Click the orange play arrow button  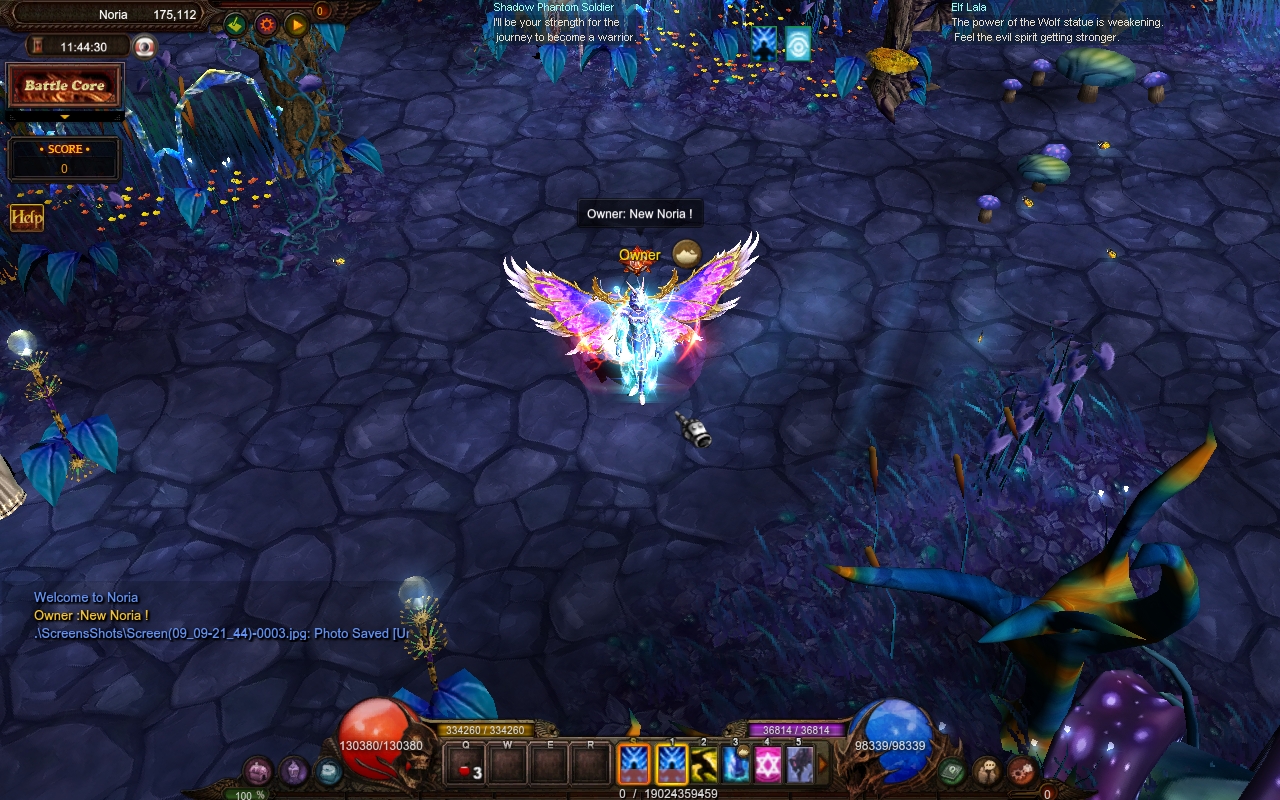296,25
